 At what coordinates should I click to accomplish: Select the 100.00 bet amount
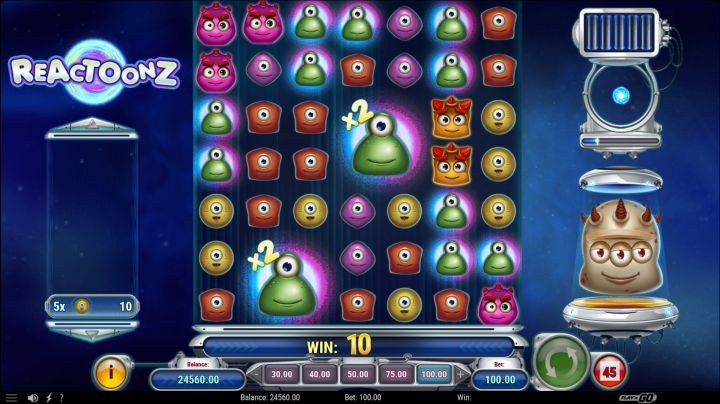click(x=433, y=374)
